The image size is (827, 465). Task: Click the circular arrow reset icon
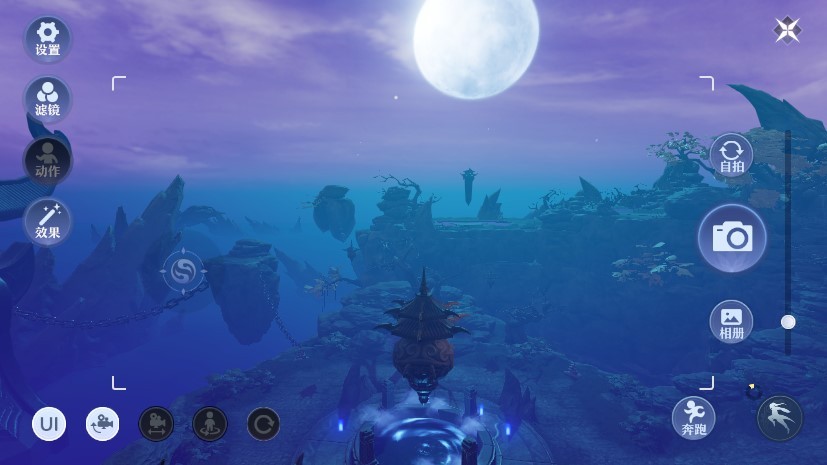click(x=263, y=424)
